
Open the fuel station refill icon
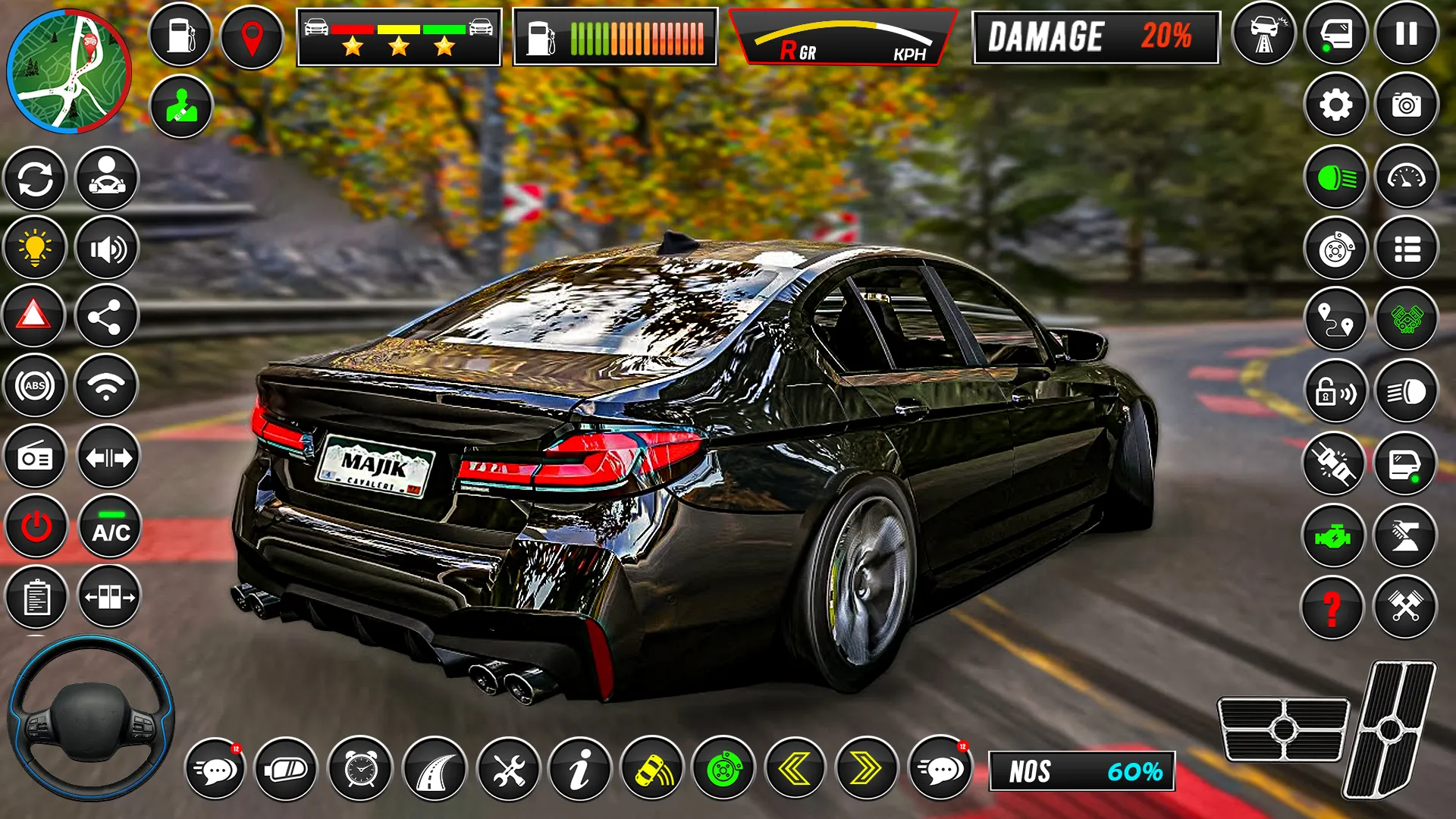(180, 34)
